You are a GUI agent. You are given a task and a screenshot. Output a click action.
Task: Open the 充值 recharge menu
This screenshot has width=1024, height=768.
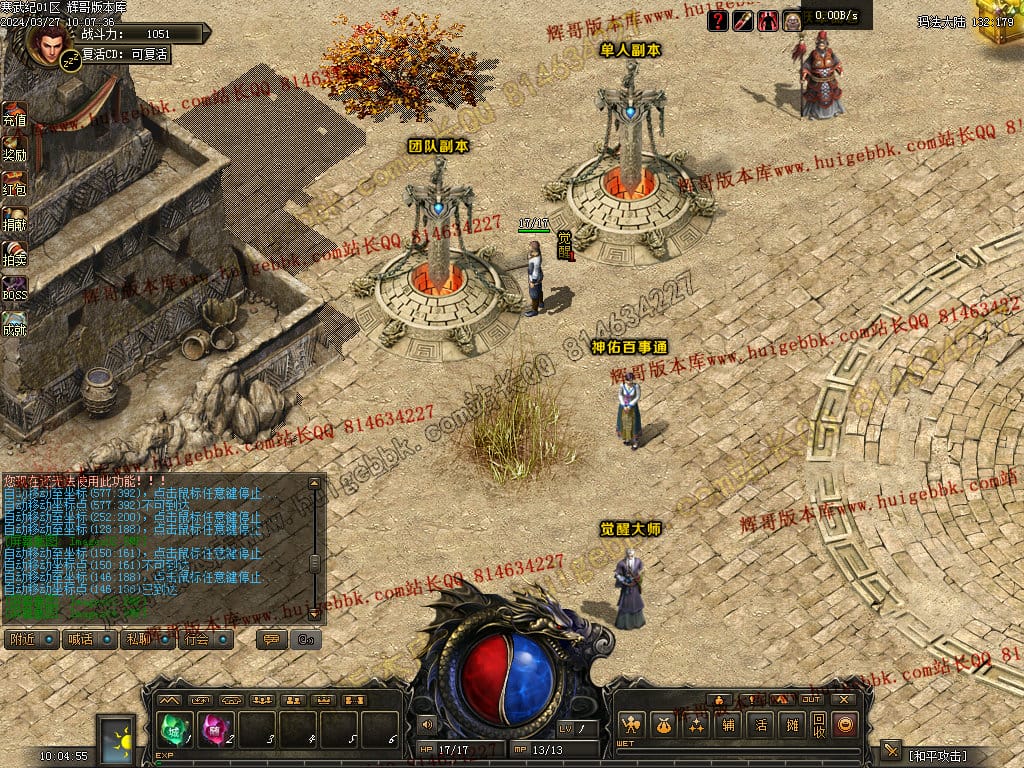[x=14, y=116]
